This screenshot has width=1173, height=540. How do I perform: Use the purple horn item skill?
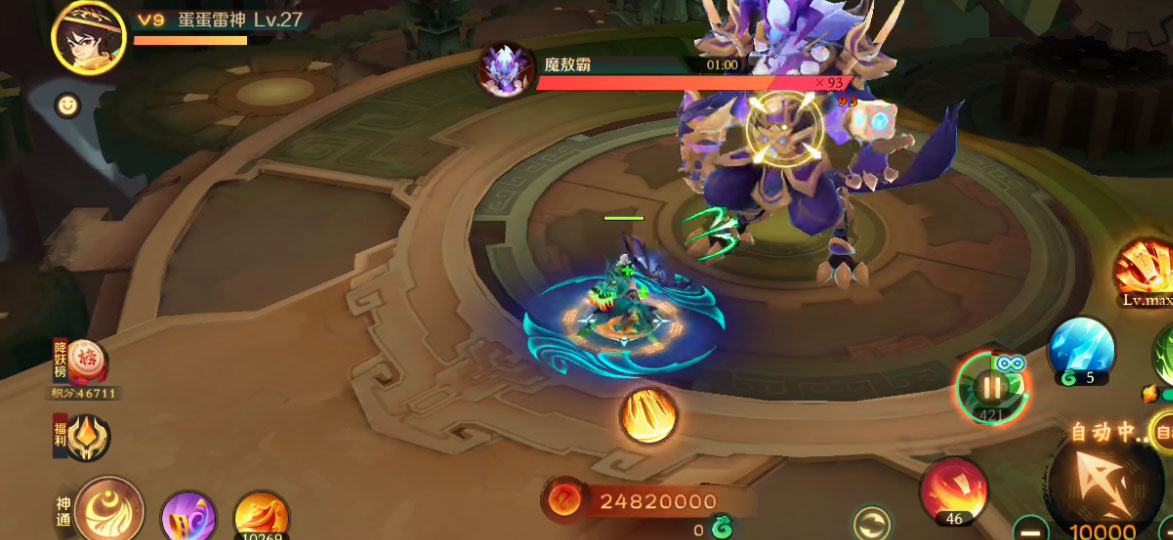tap(188, 517)
